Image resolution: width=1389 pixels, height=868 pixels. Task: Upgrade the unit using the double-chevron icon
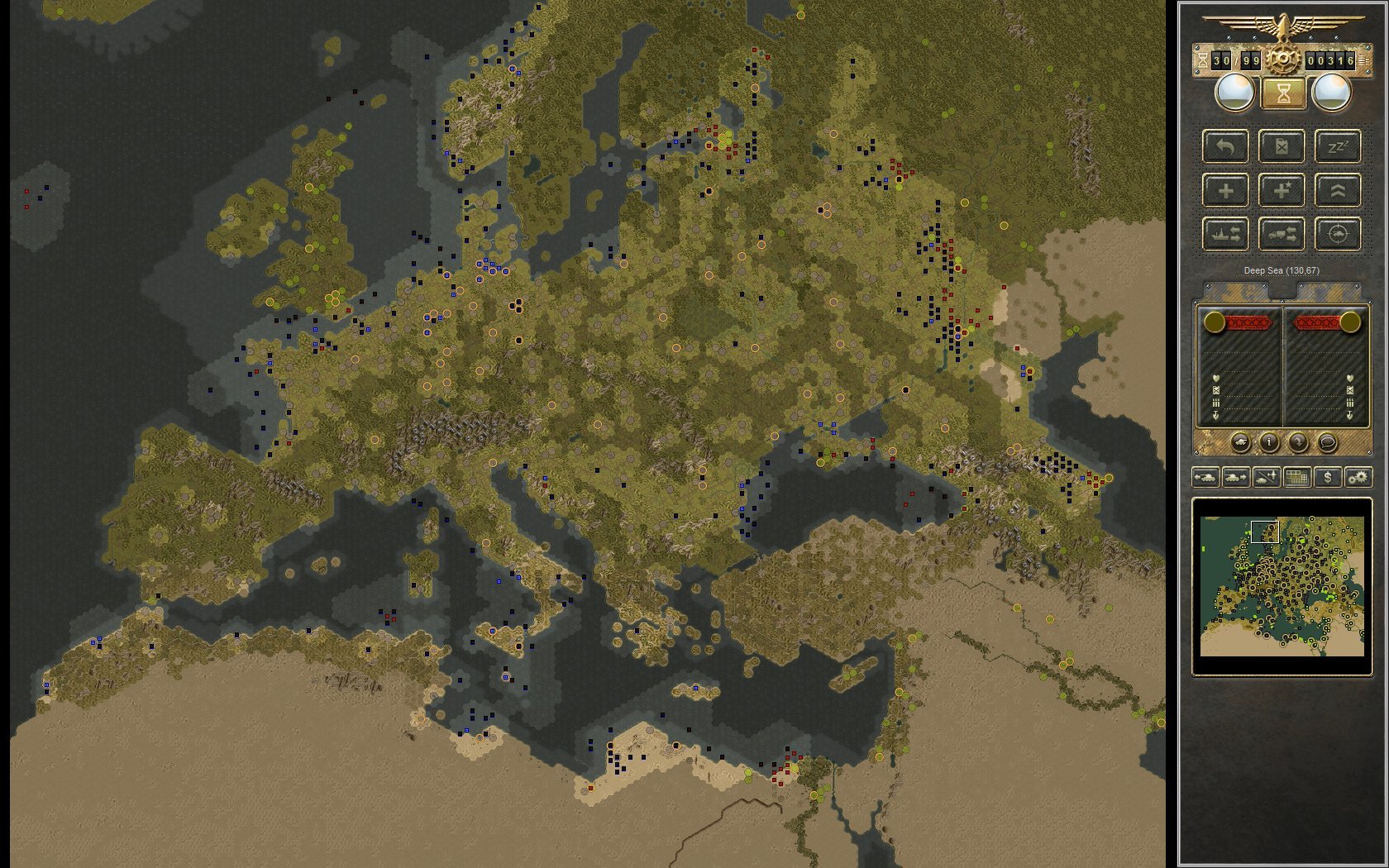click(x=1337, y=190)
